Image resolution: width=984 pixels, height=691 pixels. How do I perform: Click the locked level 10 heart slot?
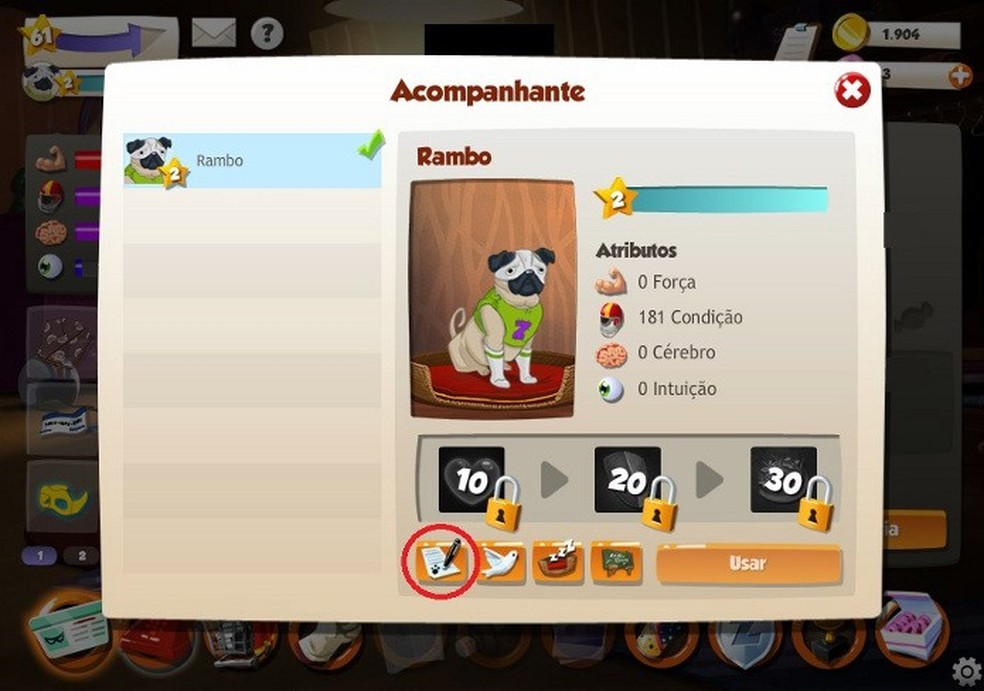(471, 481)
